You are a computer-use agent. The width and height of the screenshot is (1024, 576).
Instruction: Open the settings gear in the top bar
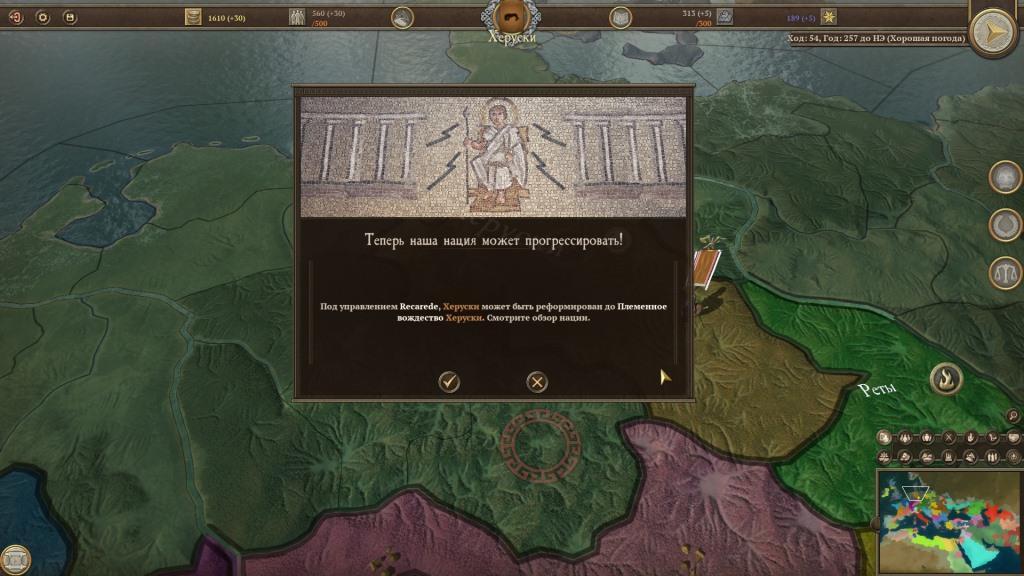coord(43,17)
